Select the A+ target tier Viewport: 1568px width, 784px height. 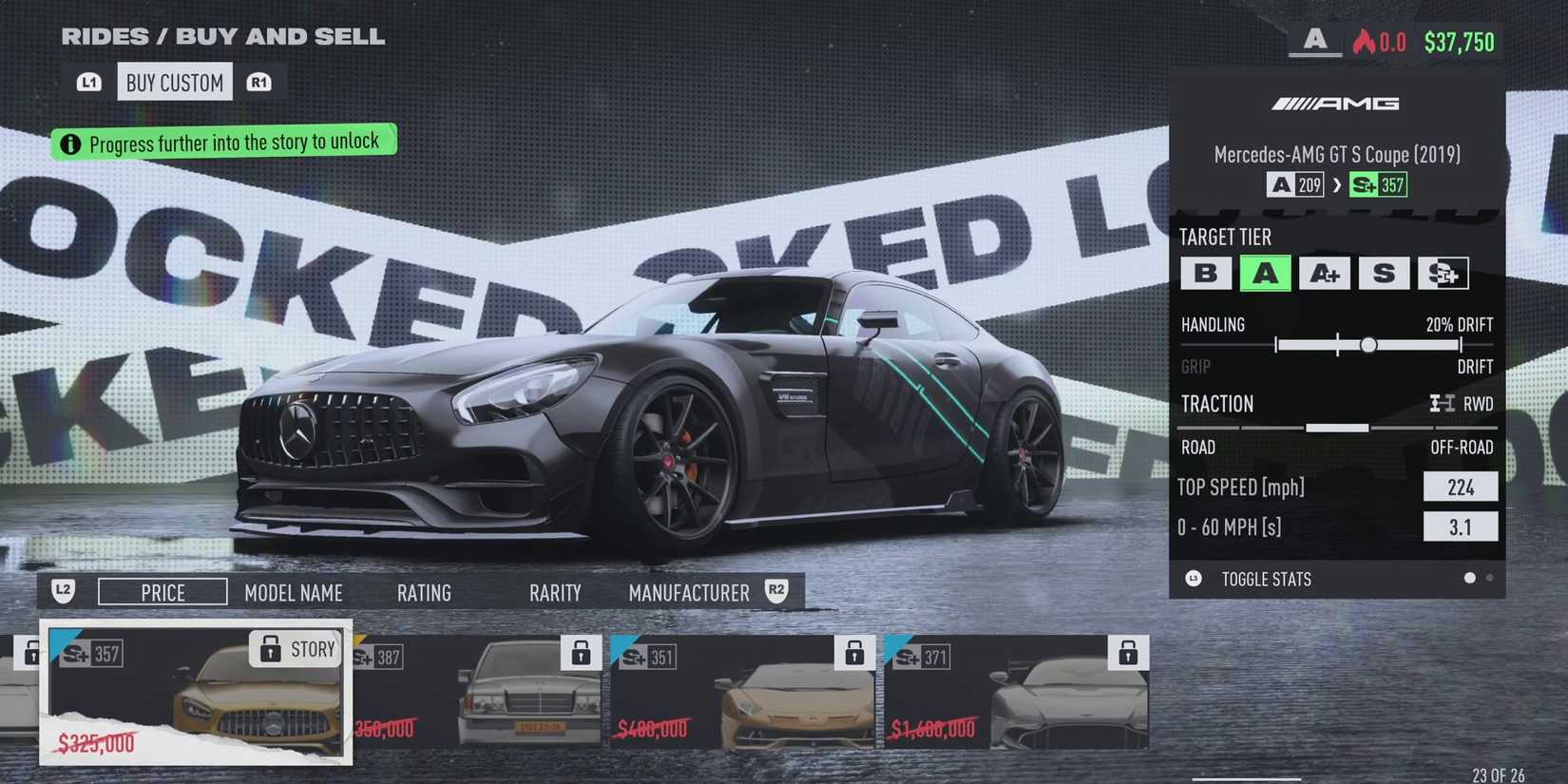click(1325, 273)
